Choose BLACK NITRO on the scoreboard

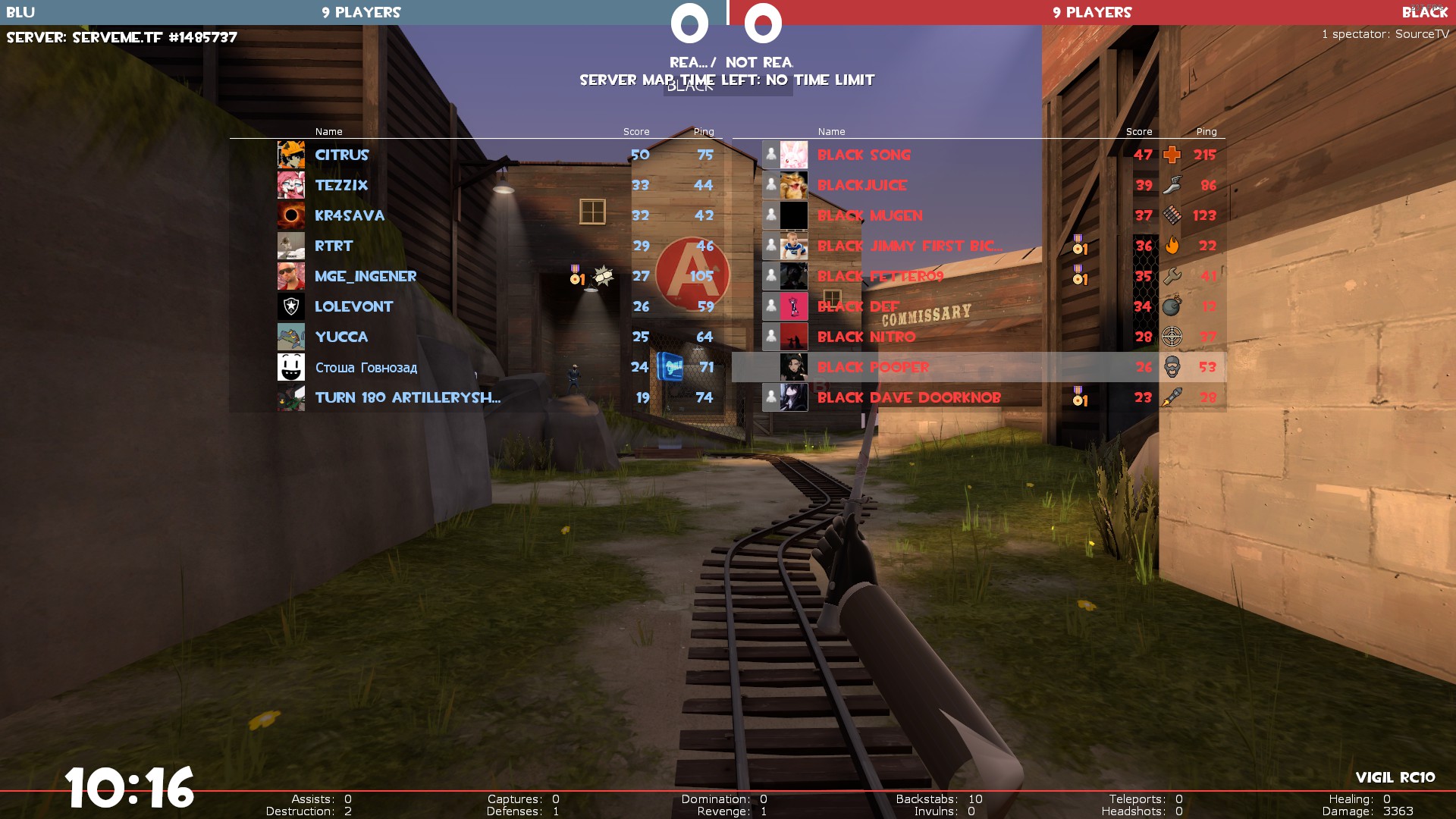(866, 337)
